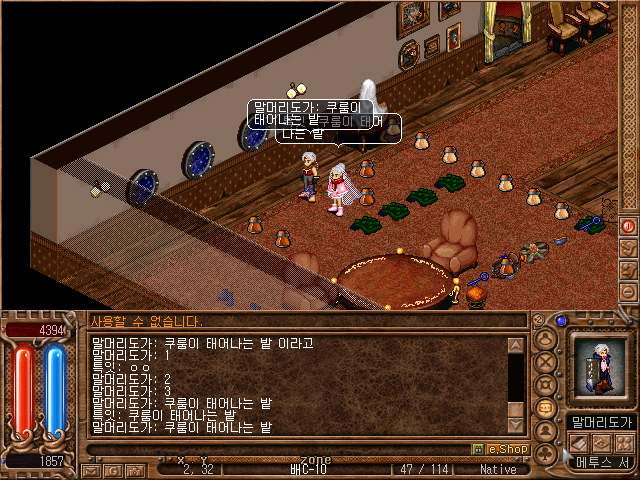Take a screenshot with the camera button

(x=133, y=469)
